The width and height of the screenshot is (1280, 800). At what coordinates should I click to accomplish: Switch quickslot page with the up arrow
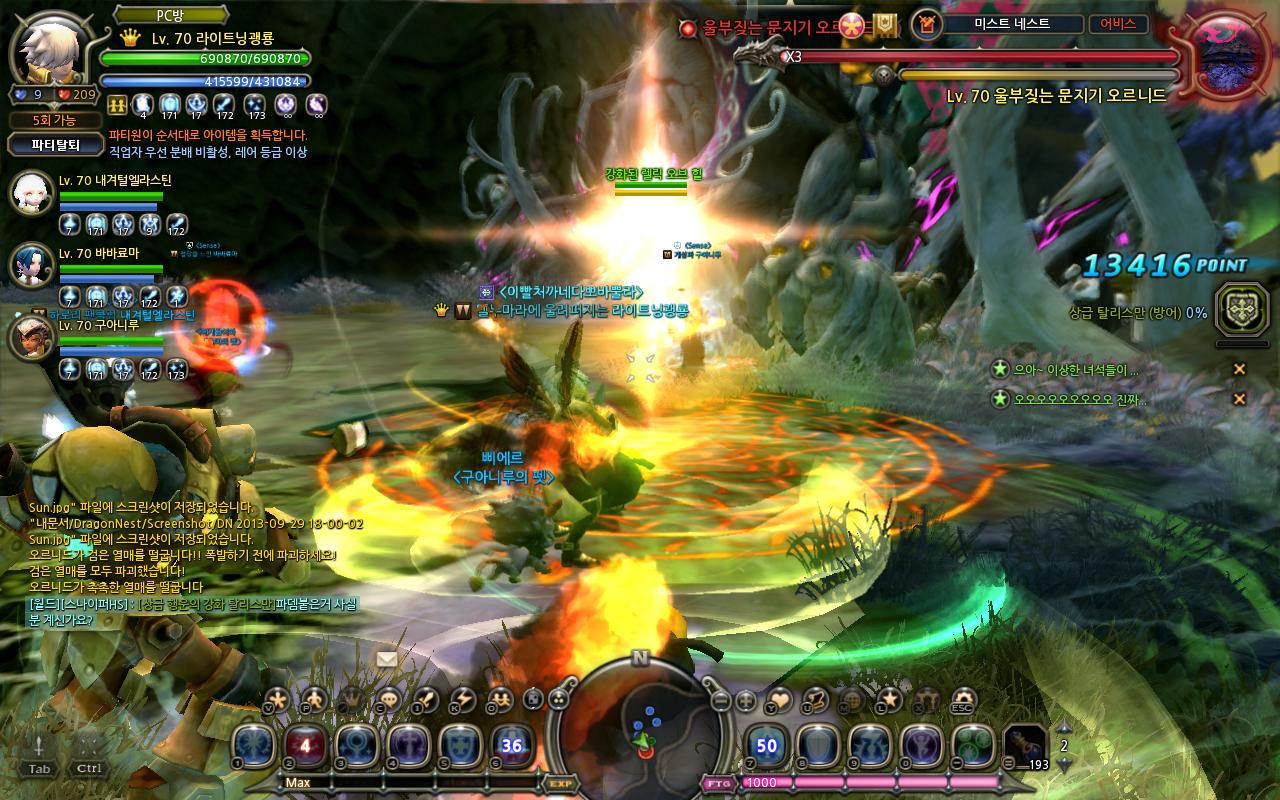tap(1064, 727)
